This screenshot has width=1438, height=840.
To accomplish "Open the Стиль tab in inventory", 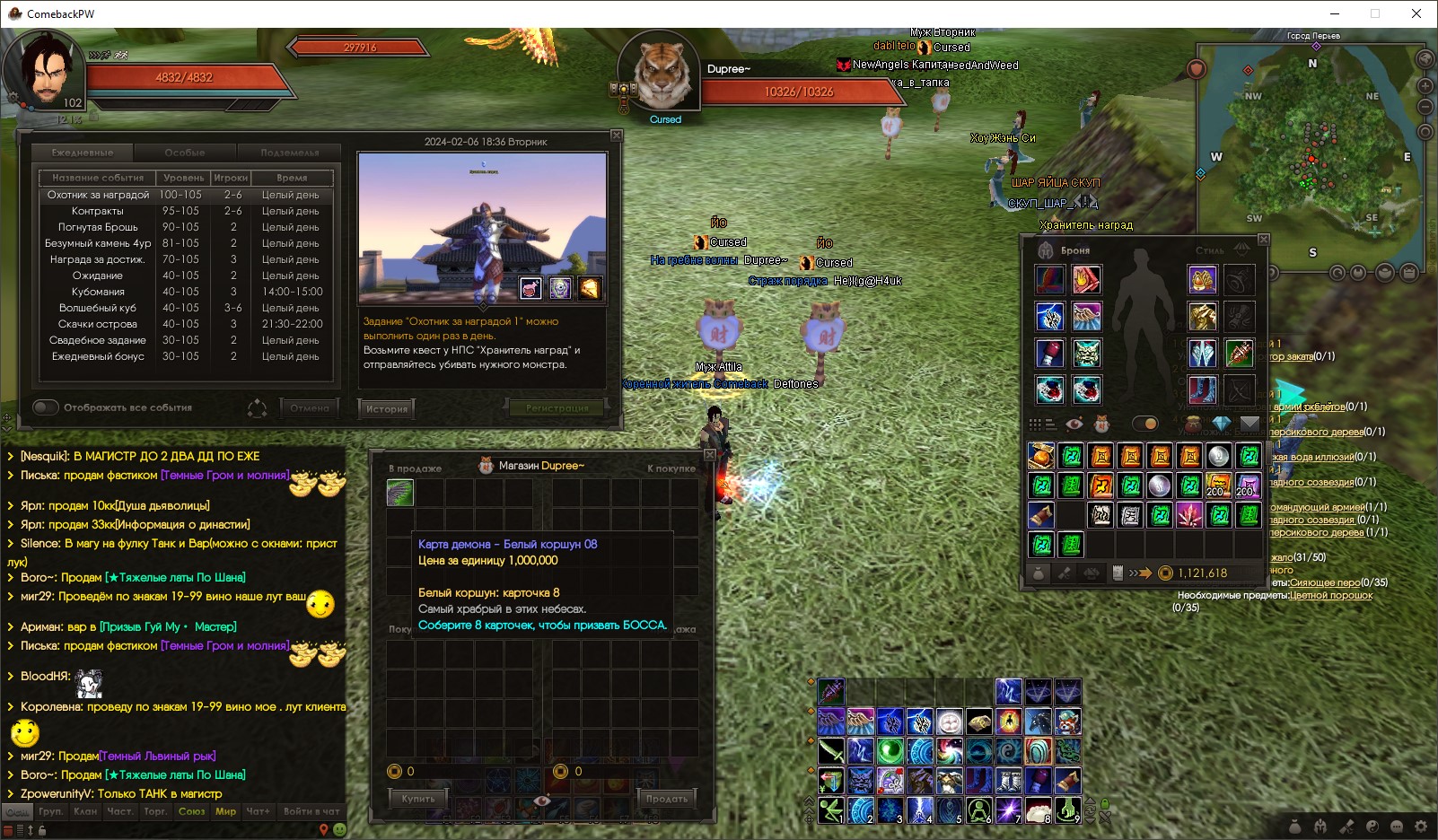I will pyautogui.click(x=1209, y=250).
